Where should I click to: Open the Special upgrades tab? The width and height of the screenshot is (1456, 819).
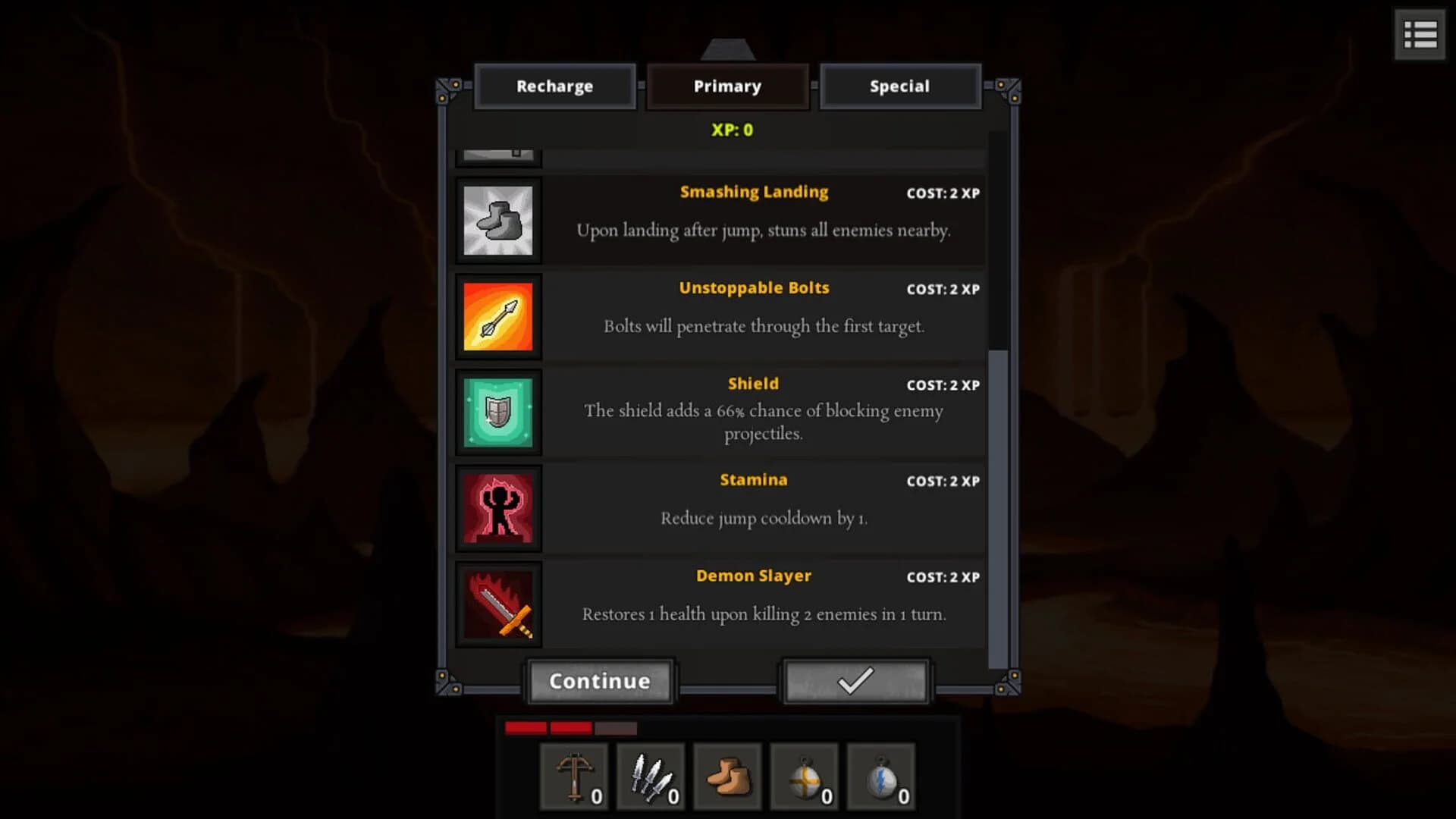coord(900,86)
